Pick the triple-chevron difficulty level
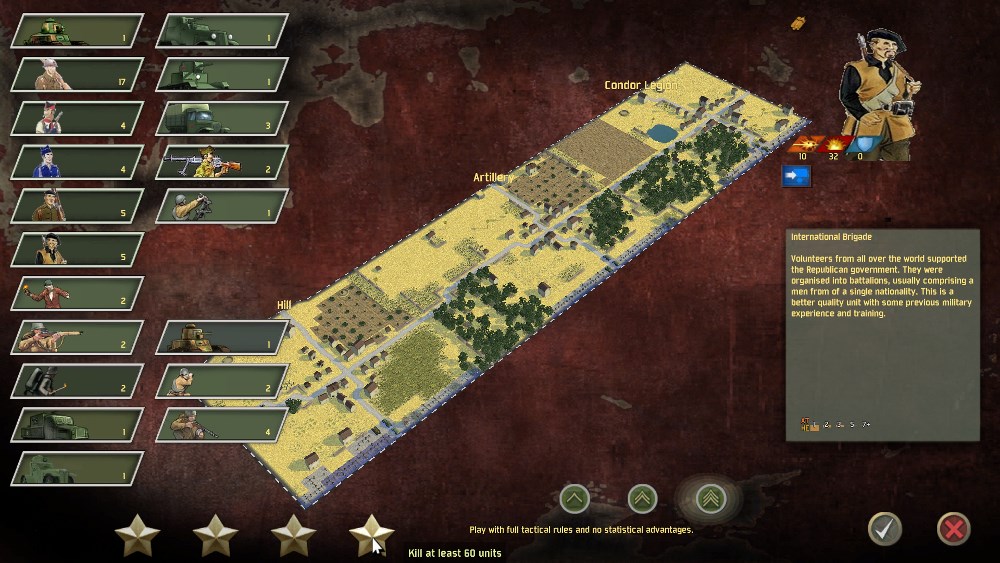 pyautogui.click(x=712, y=496)
